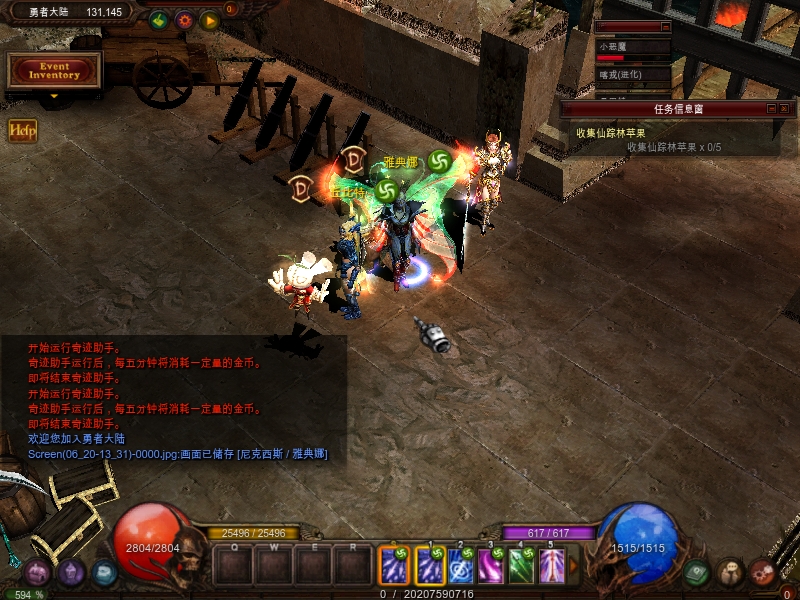The height and width of the screenshot is (600, 800).
Task: Expand the Event Inventory yellow dropdown arrow
Action: 54,97
